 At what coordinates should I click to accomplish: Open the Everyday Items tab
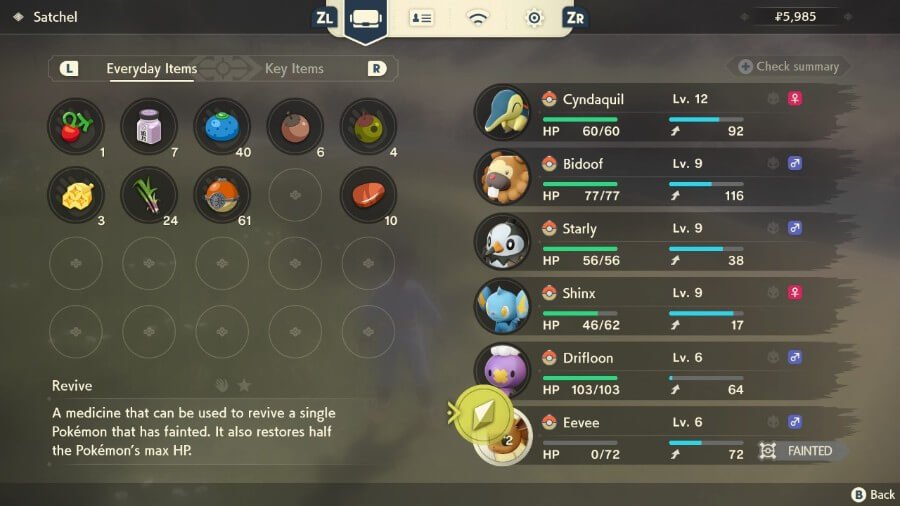tap(151, 69)
